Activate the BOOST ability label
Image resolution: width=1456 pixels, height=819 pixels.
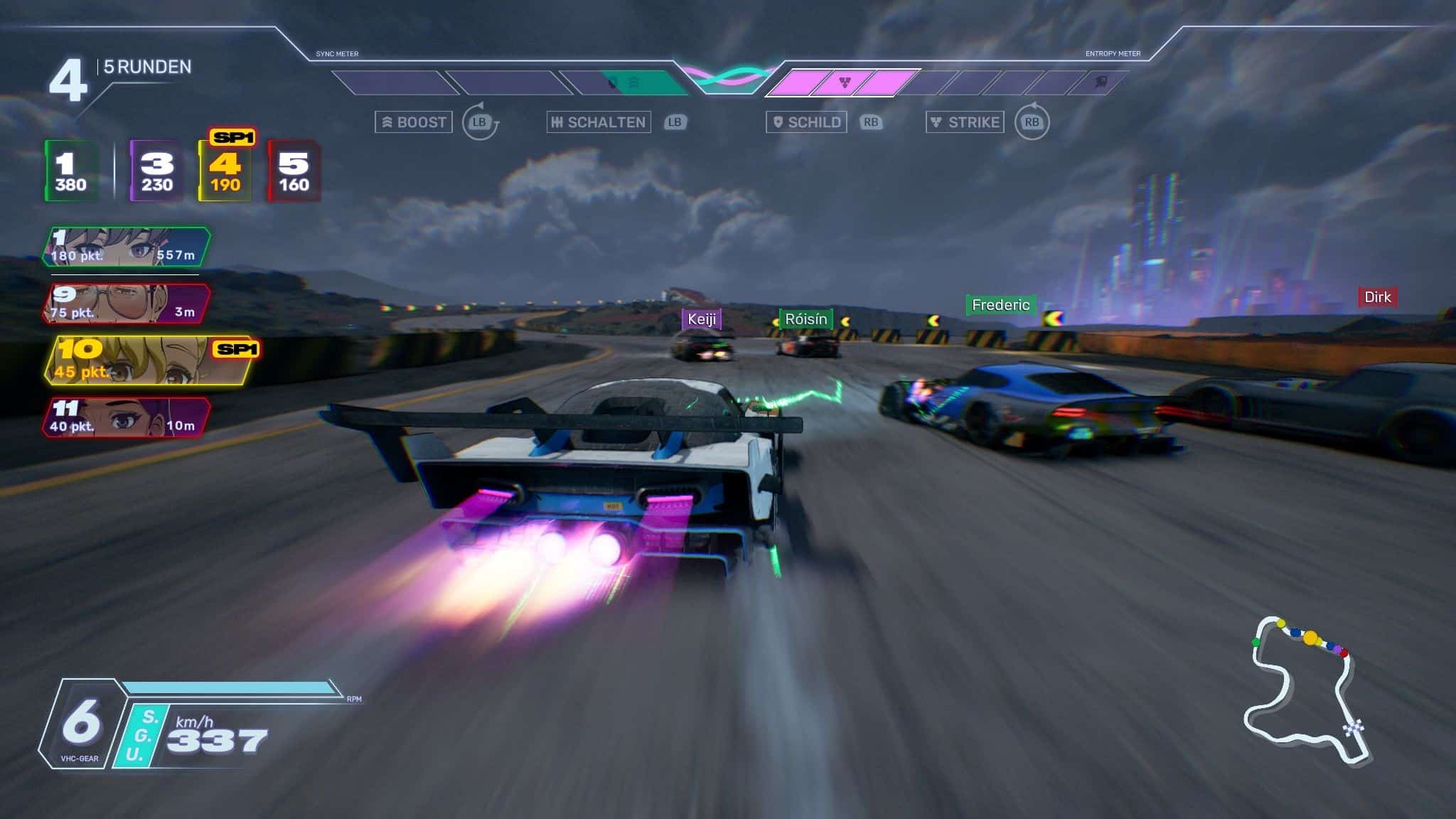[414, 122]
